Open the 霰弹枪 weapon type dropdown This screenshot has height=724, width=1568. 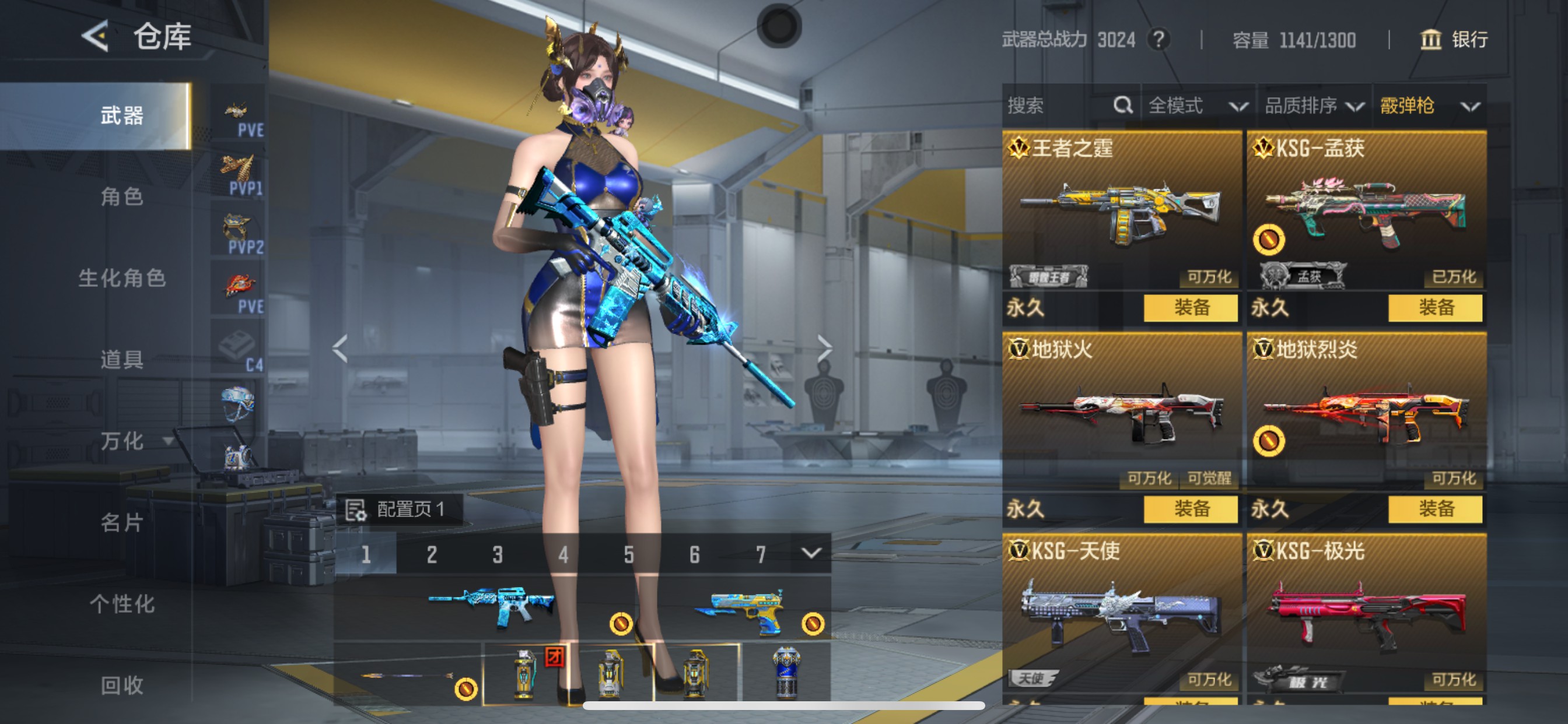1429,106
